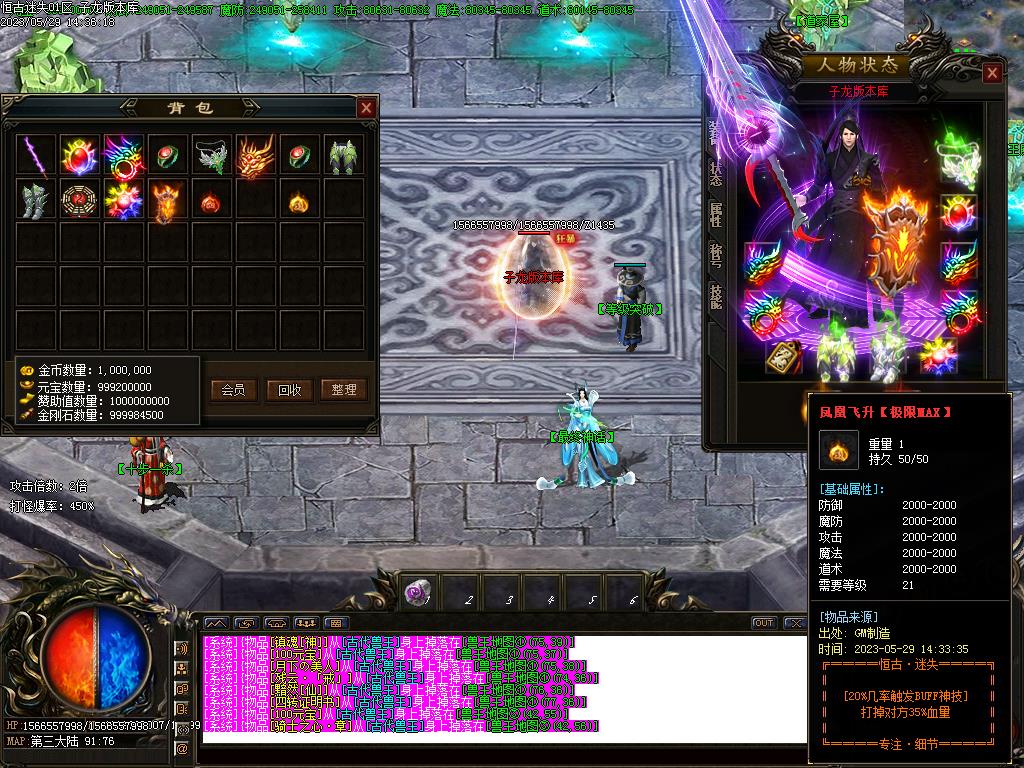This screenshot has width=1024, height=768.
Task: Pick the silver-green necklace in the bag
Action: (x=212, y=156)
